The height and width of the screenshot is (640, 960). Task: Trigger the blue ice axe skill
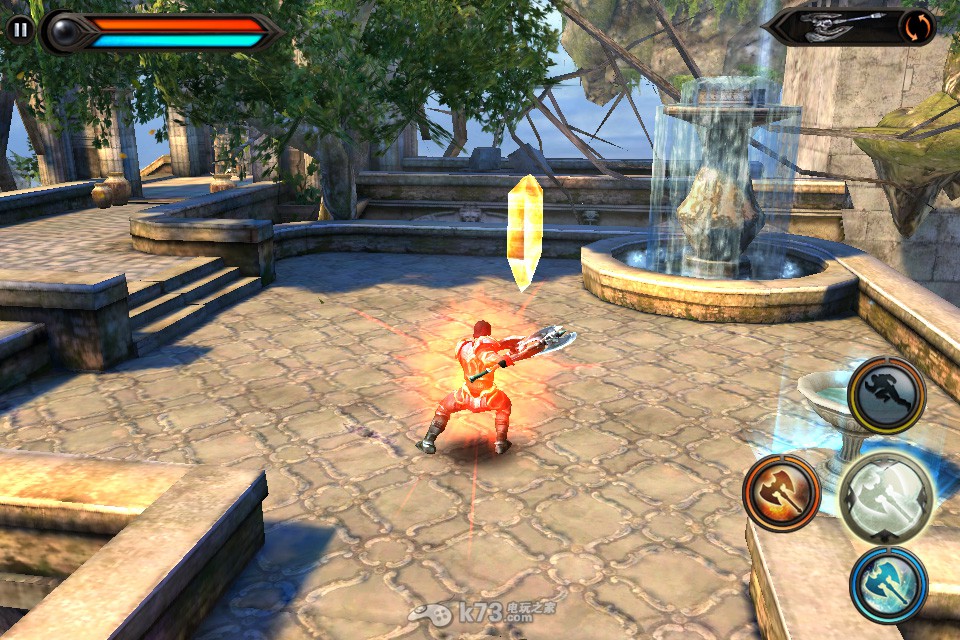coord(888,585)
